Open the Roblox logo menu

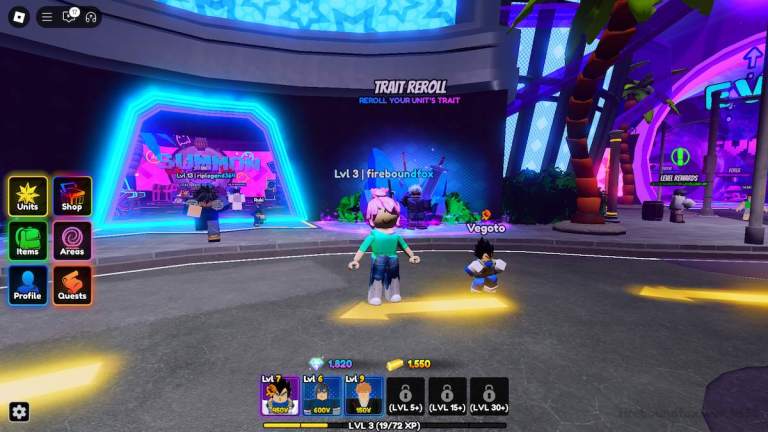(x=15, y=16)
